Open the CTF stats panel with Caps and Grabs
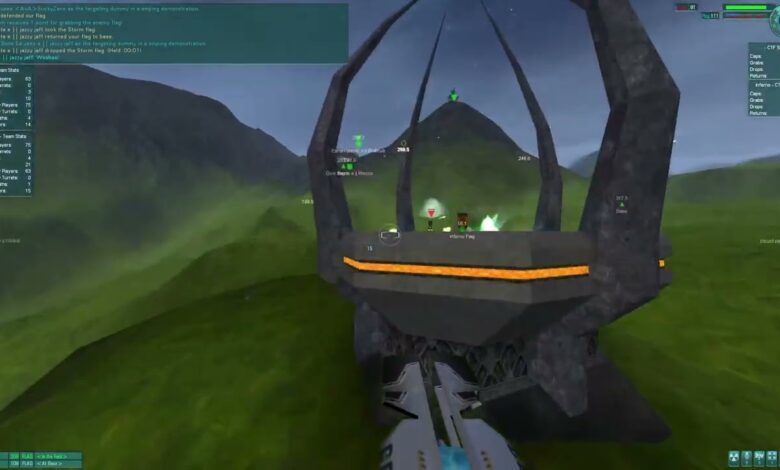Viewport: 780px width, 470px height. tap(765, 62)
